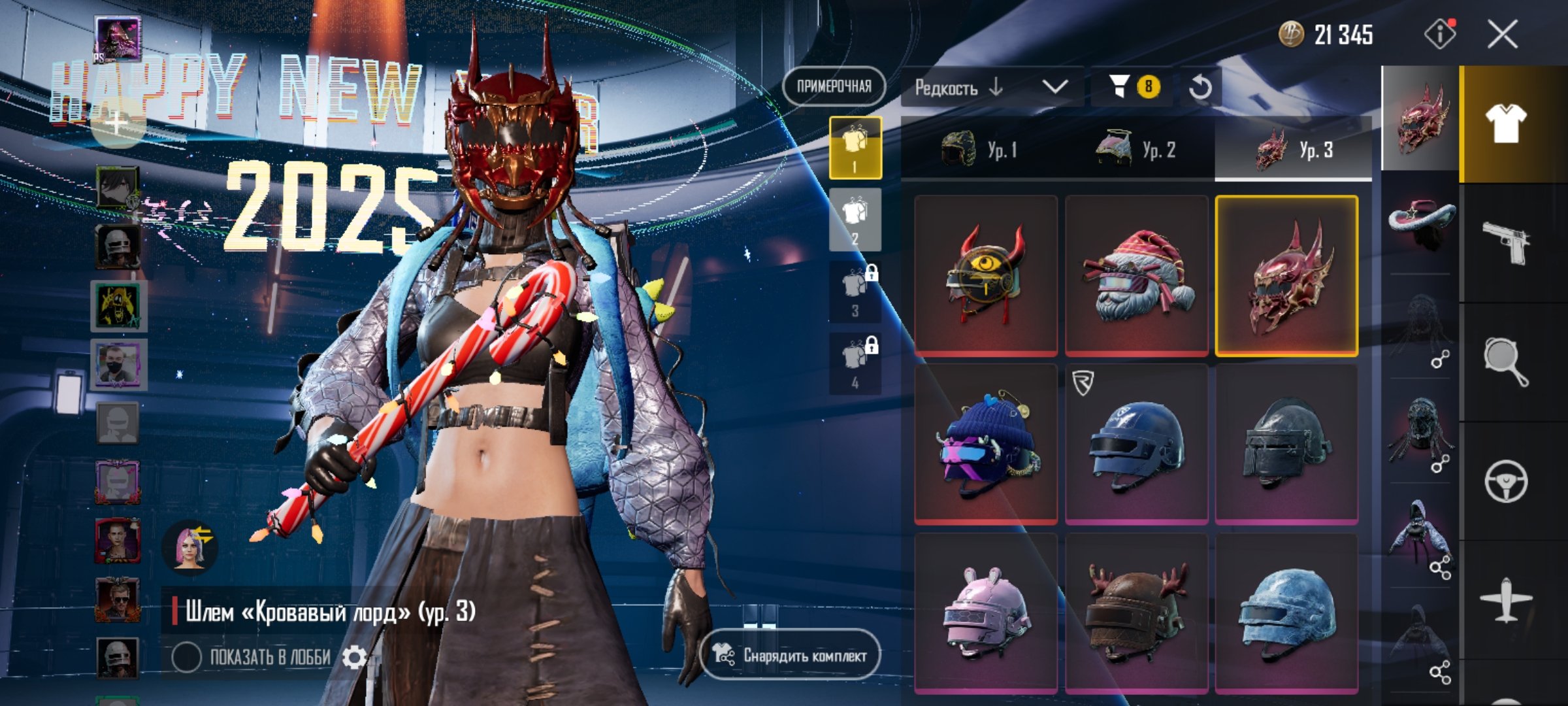Switch to the Ур. 2 helmet tab
Image resolution: width=1568 pixels, height=706 pixels.
1135,150
